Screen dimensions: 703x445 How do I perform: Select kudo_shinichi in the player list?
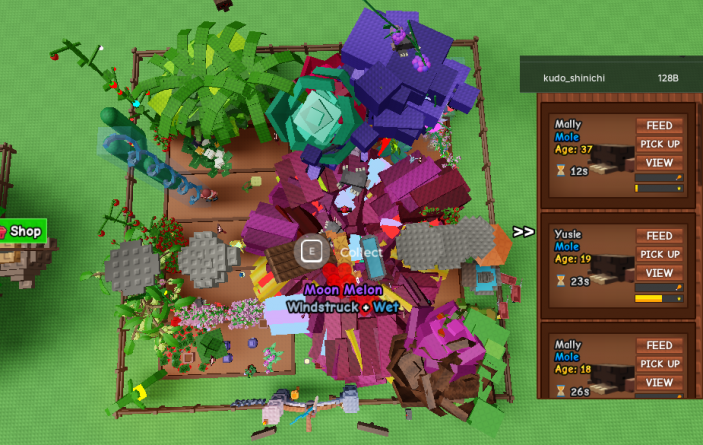point(573,77)
